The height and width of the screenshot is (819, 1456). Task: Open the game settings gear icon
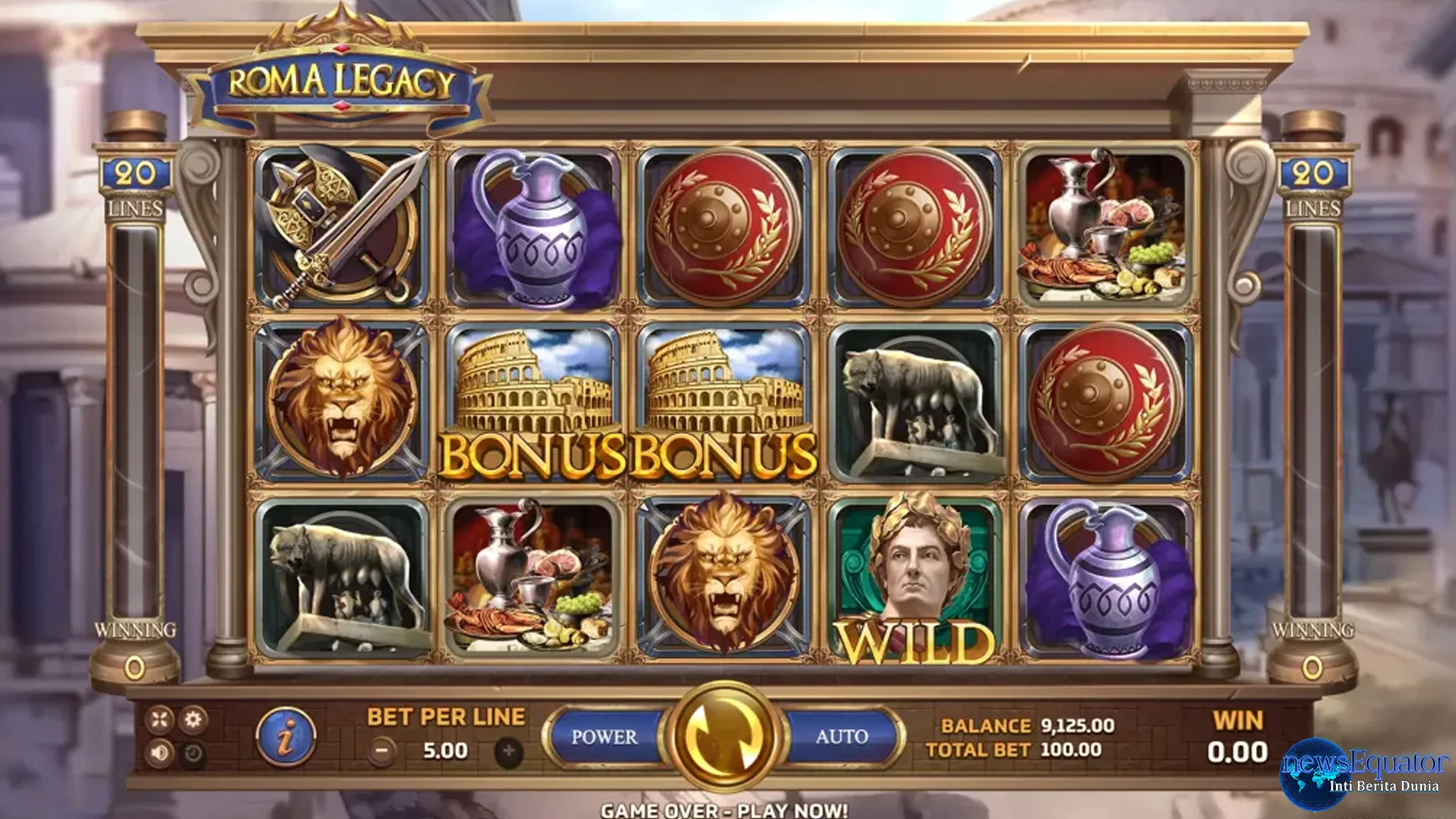pos(193,718)
